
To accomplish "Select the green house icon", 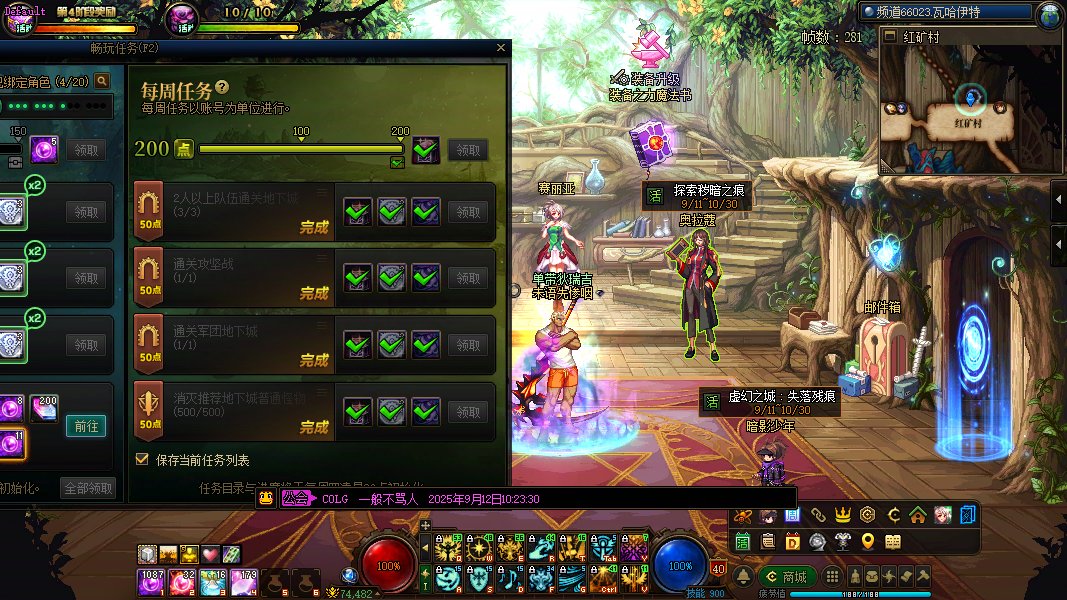I will pyautogui.click(x=917, y=516).
